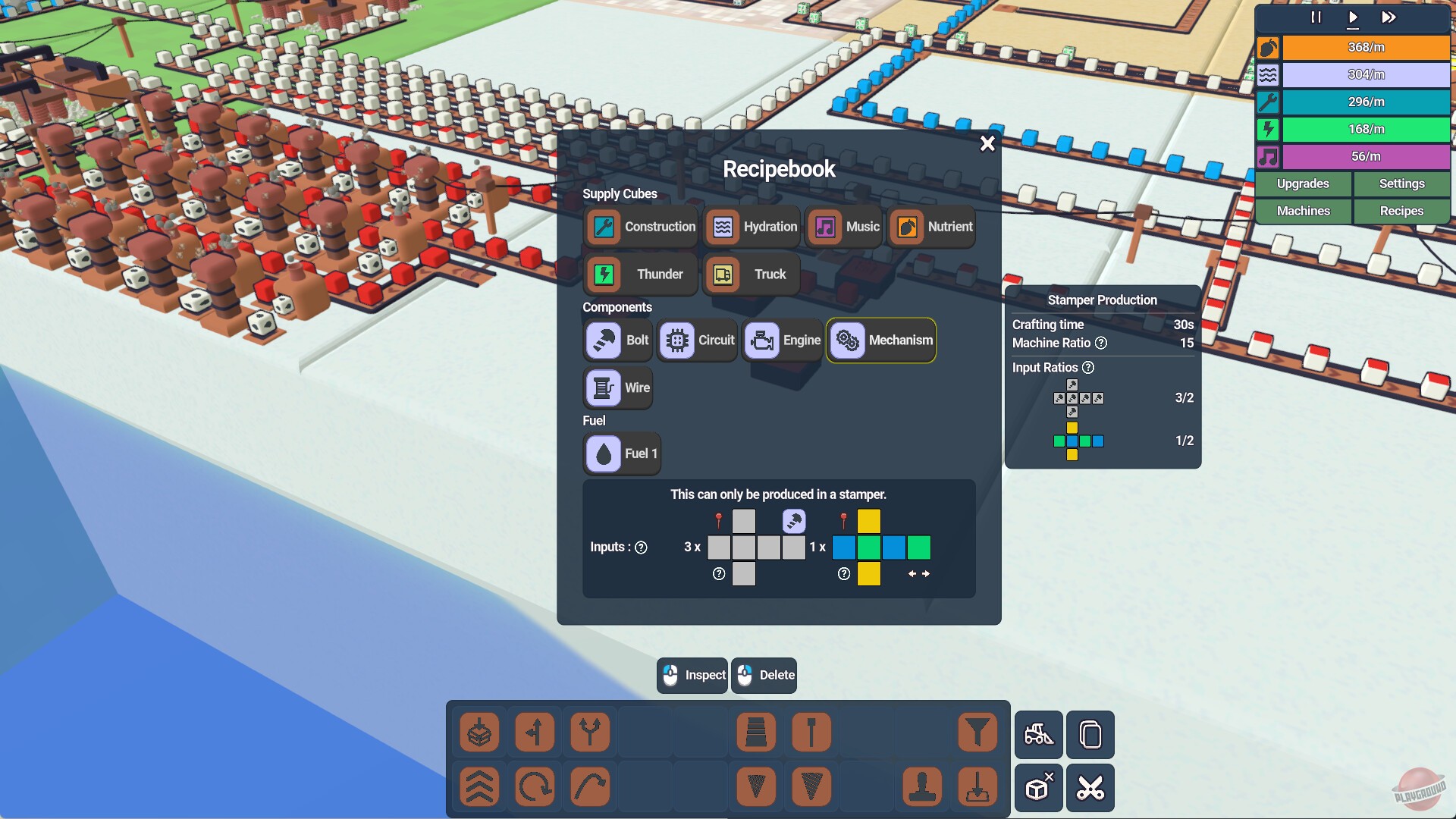The image size is (1456, 819).
Task: Open the Thunder cube recipe
Action: (639, 274)
